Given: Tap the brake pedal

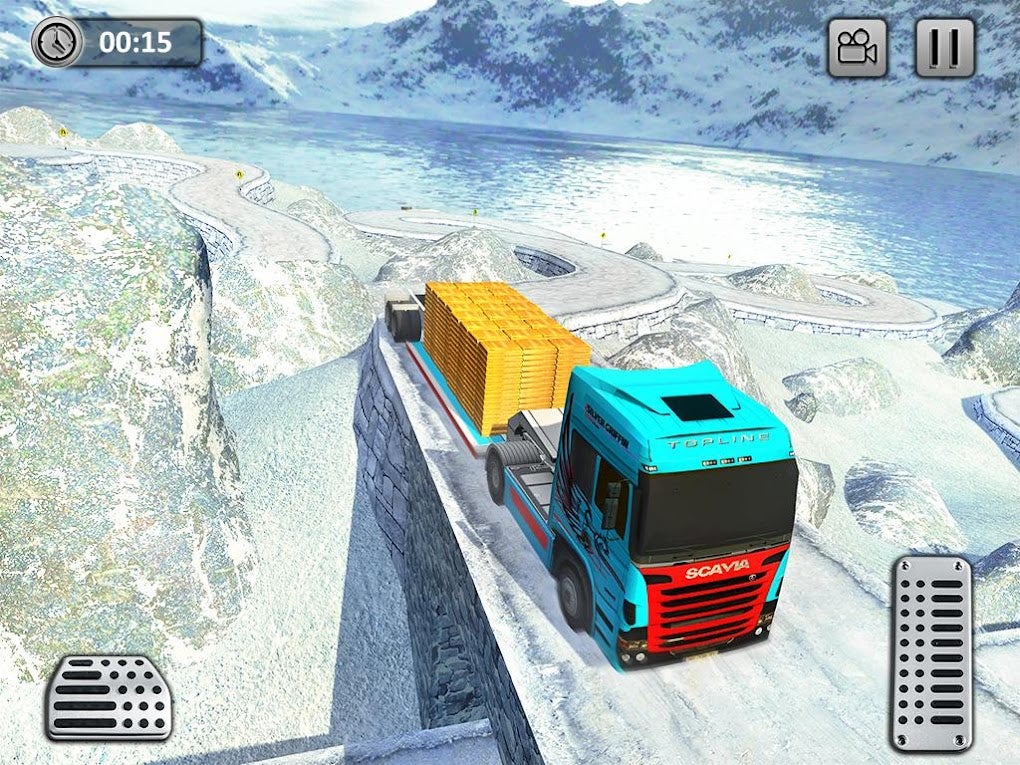Looking at the screenshot, I should pyautogui.click(x=108, y=697).
